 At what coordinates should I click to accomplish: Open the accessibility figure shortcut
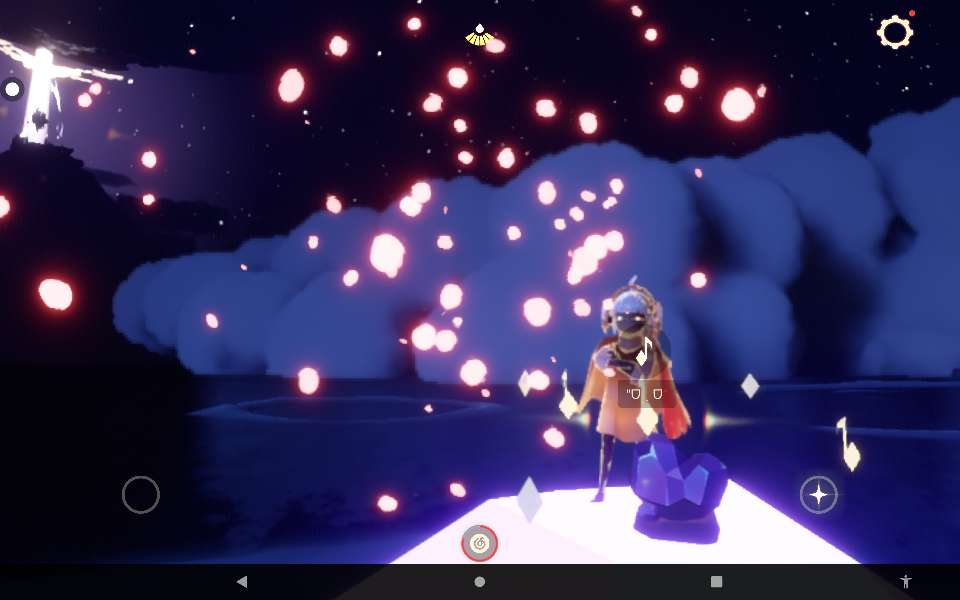tap(906, 581)
